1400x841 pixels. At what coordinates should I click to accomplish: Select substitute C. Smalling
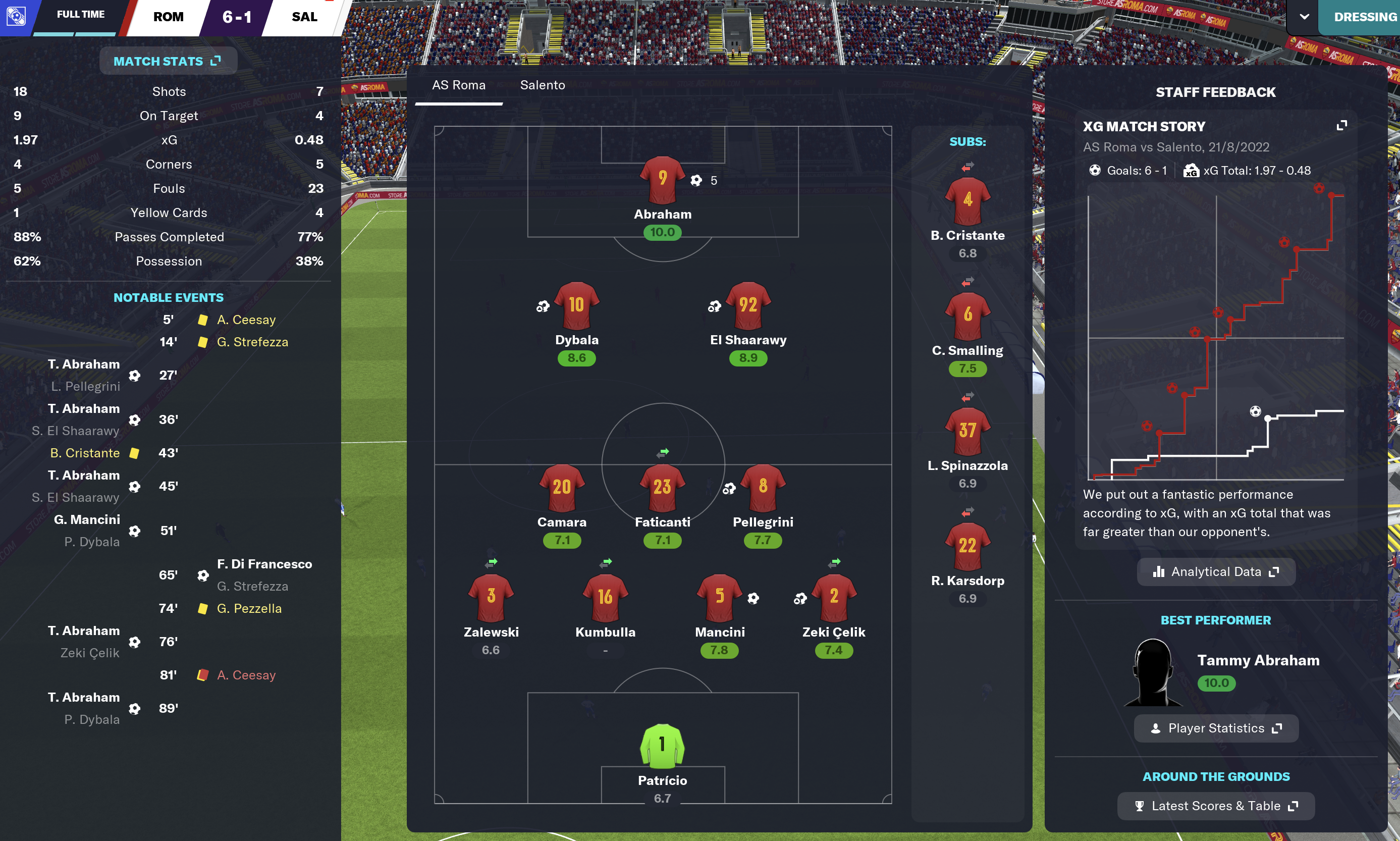[x=967, y=316]
